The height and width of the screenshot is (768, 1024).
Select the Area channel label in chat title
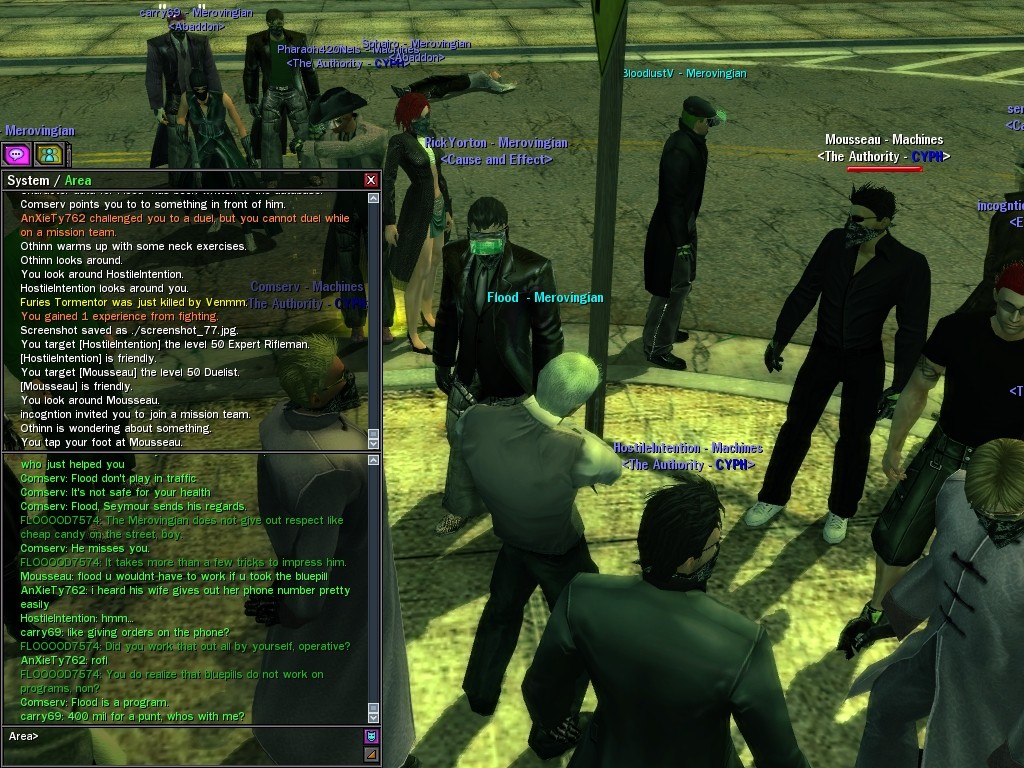tap(78, 181)
